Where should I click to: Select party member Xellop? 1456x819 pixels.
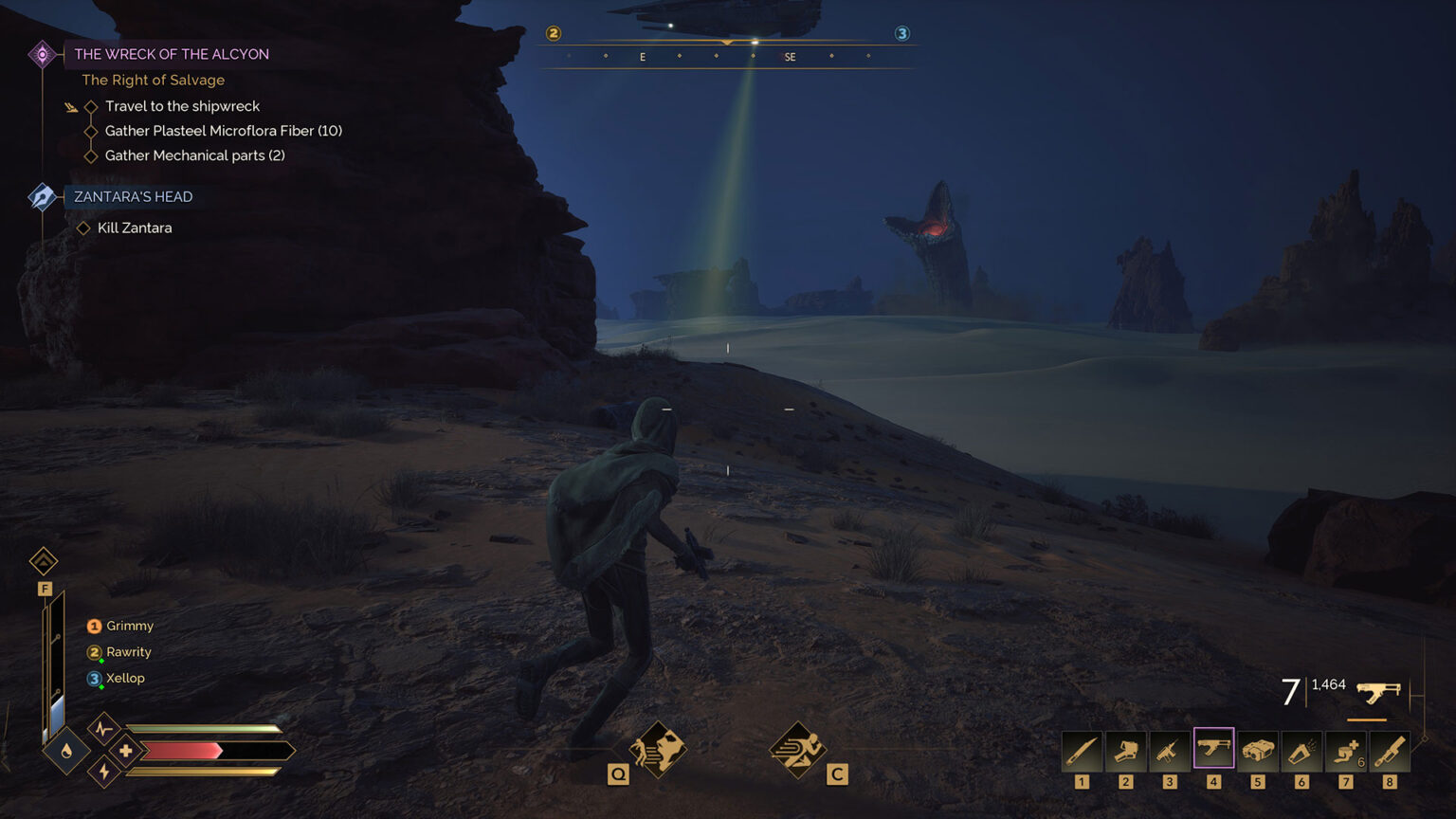click(125, 678)
